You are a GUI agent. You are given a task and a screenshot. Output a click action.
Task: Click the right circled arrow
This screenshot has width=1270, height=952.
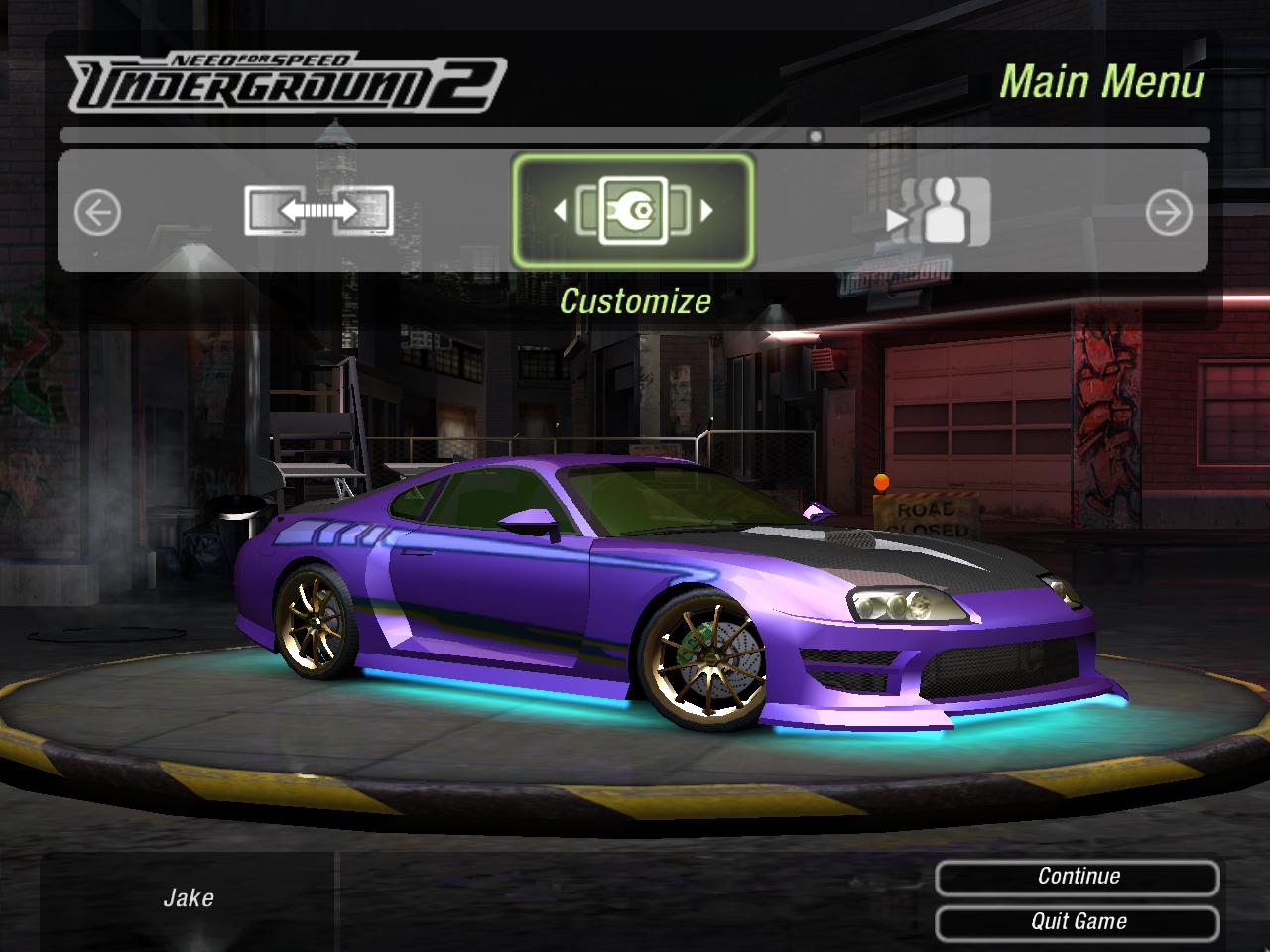1169,213
